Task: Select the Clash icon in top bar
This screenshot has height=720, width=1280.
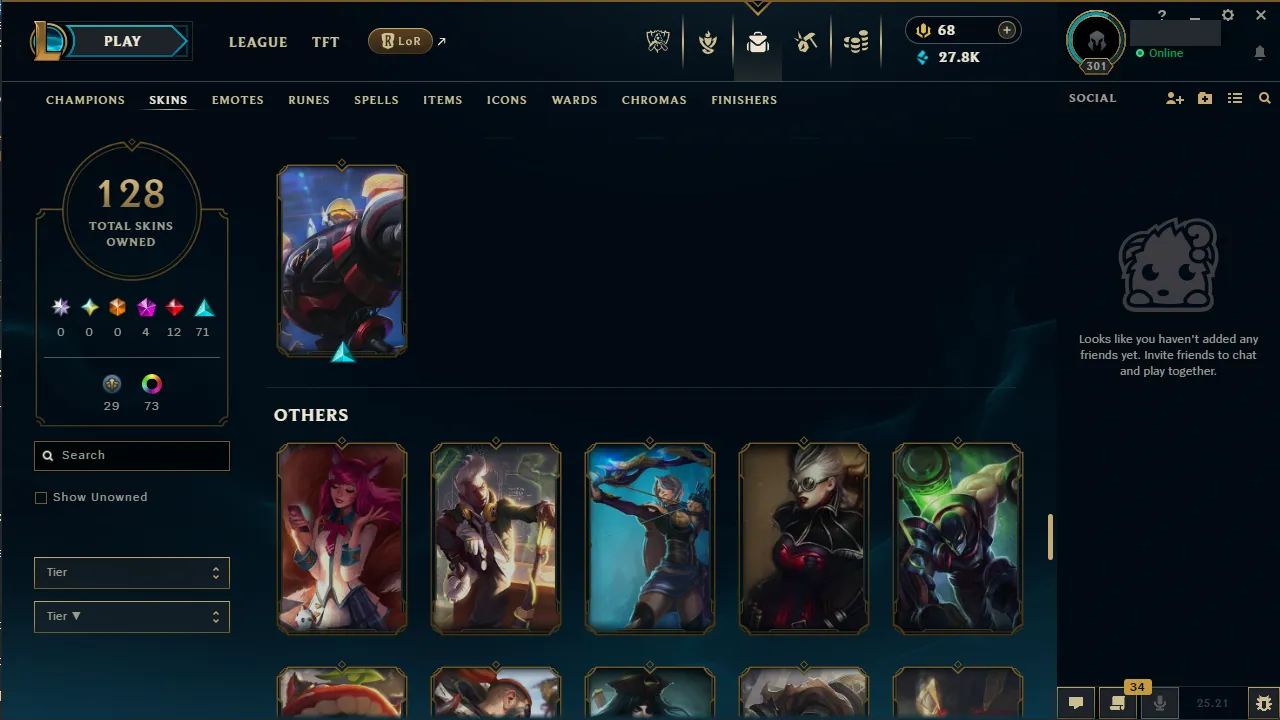Action: click(708, 41)
